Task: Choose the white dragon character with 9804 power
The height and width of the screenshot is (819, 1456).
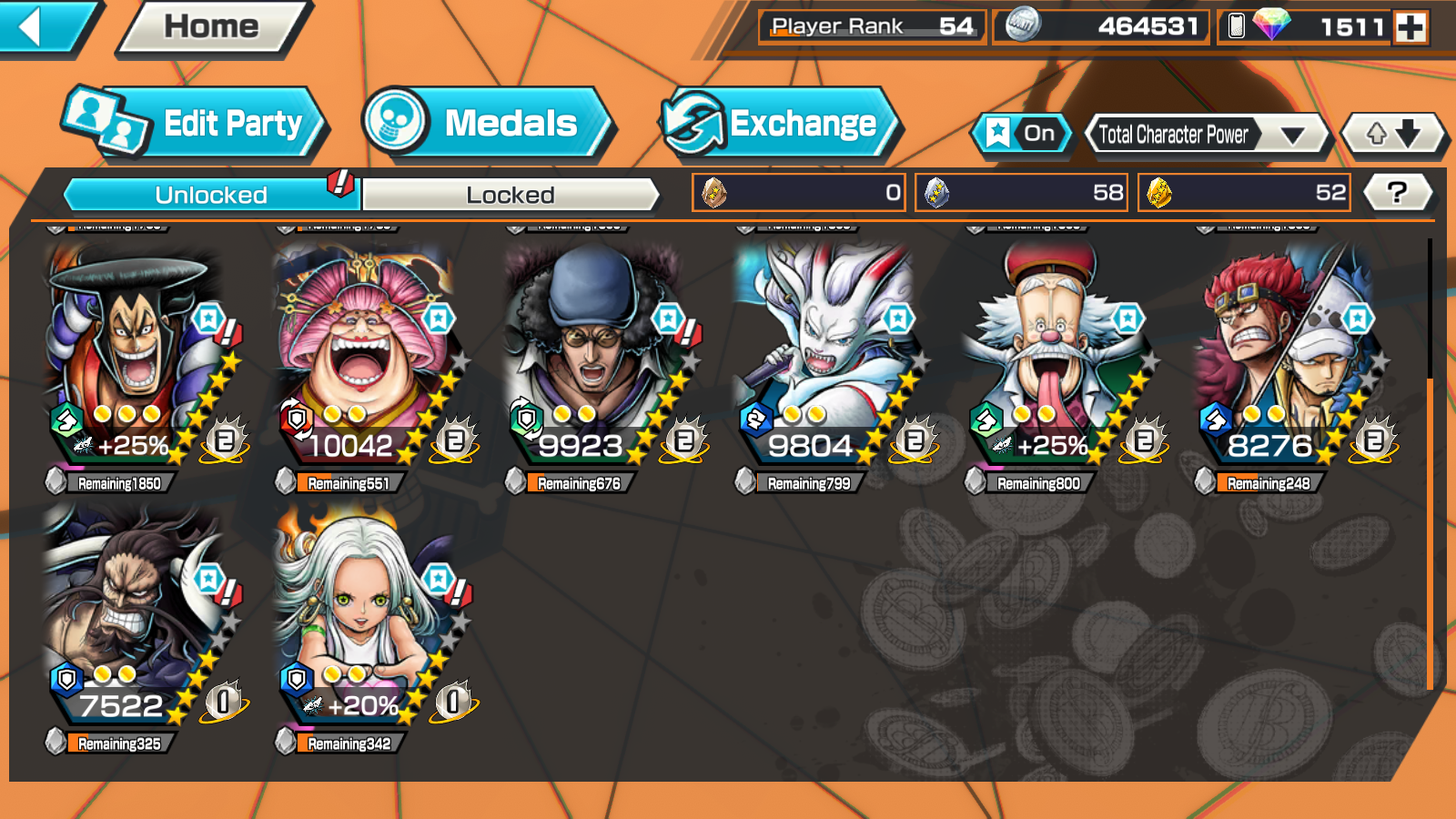Action: pos(824,355)
